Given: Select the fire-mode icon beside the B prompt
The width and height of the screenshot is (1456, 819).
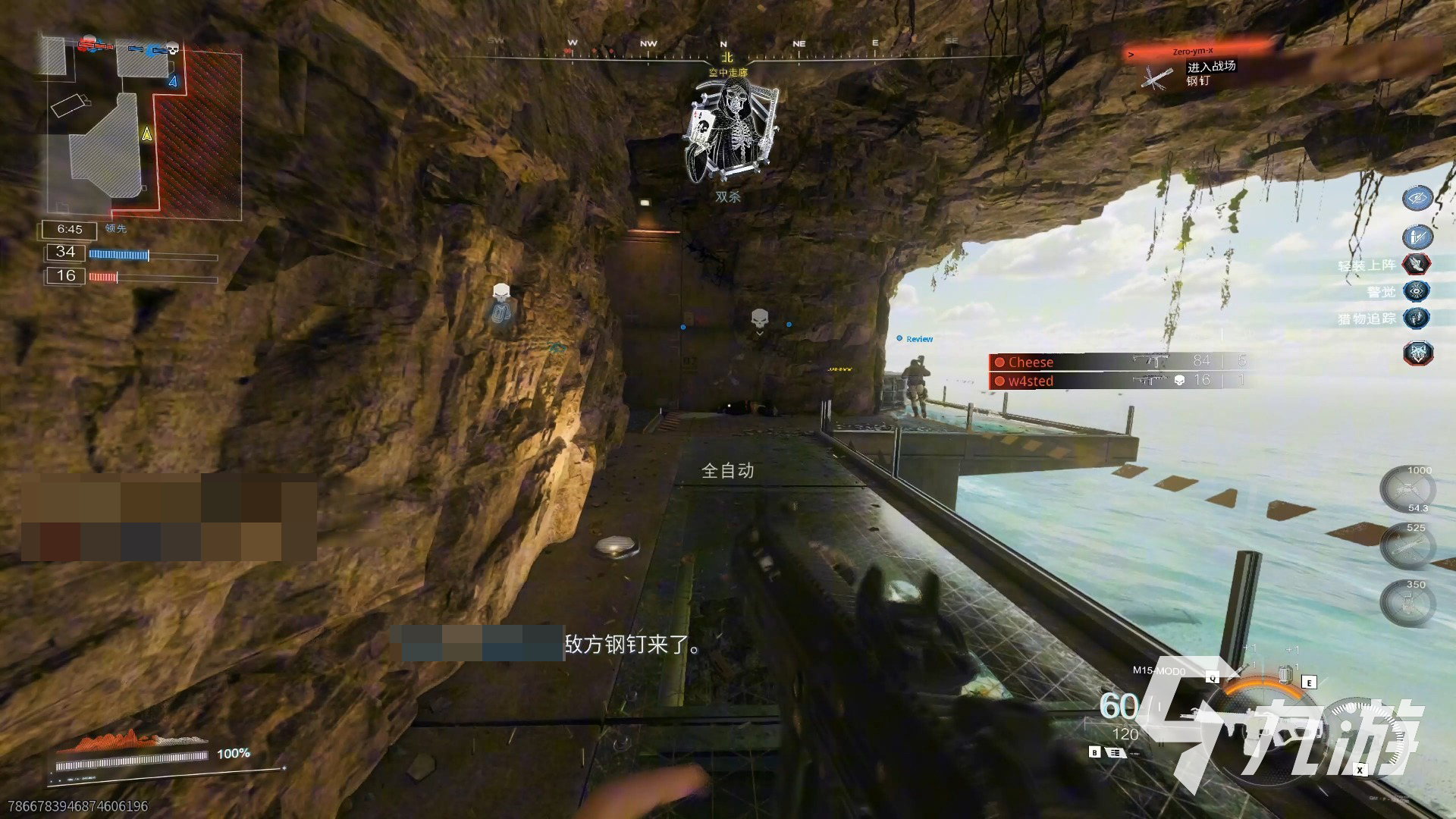Looking at the screenshot, I should point(1116,753).
